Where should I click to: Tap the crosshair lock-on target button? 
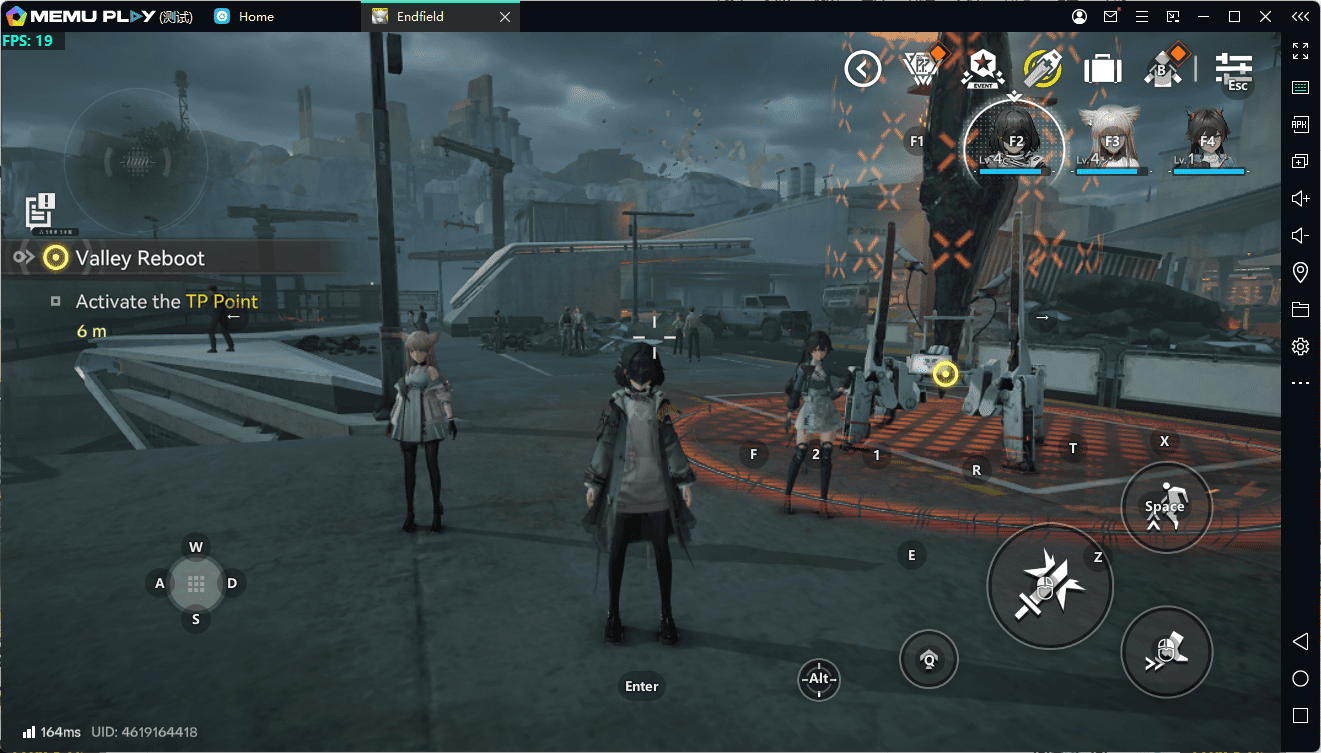819,680
